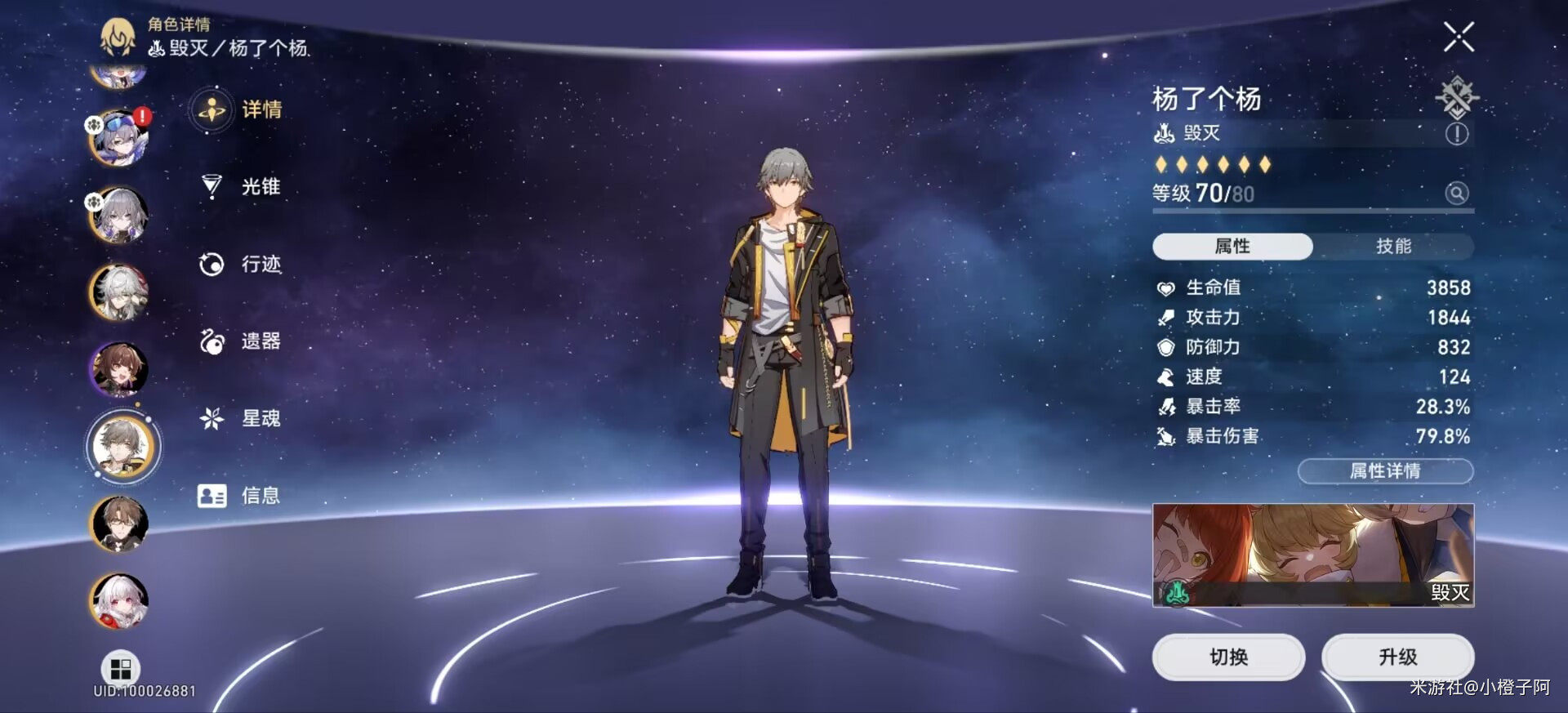Click the 切换 switch button
The height and width of the screenshot is (713, 1568).
pos(1228,657)
